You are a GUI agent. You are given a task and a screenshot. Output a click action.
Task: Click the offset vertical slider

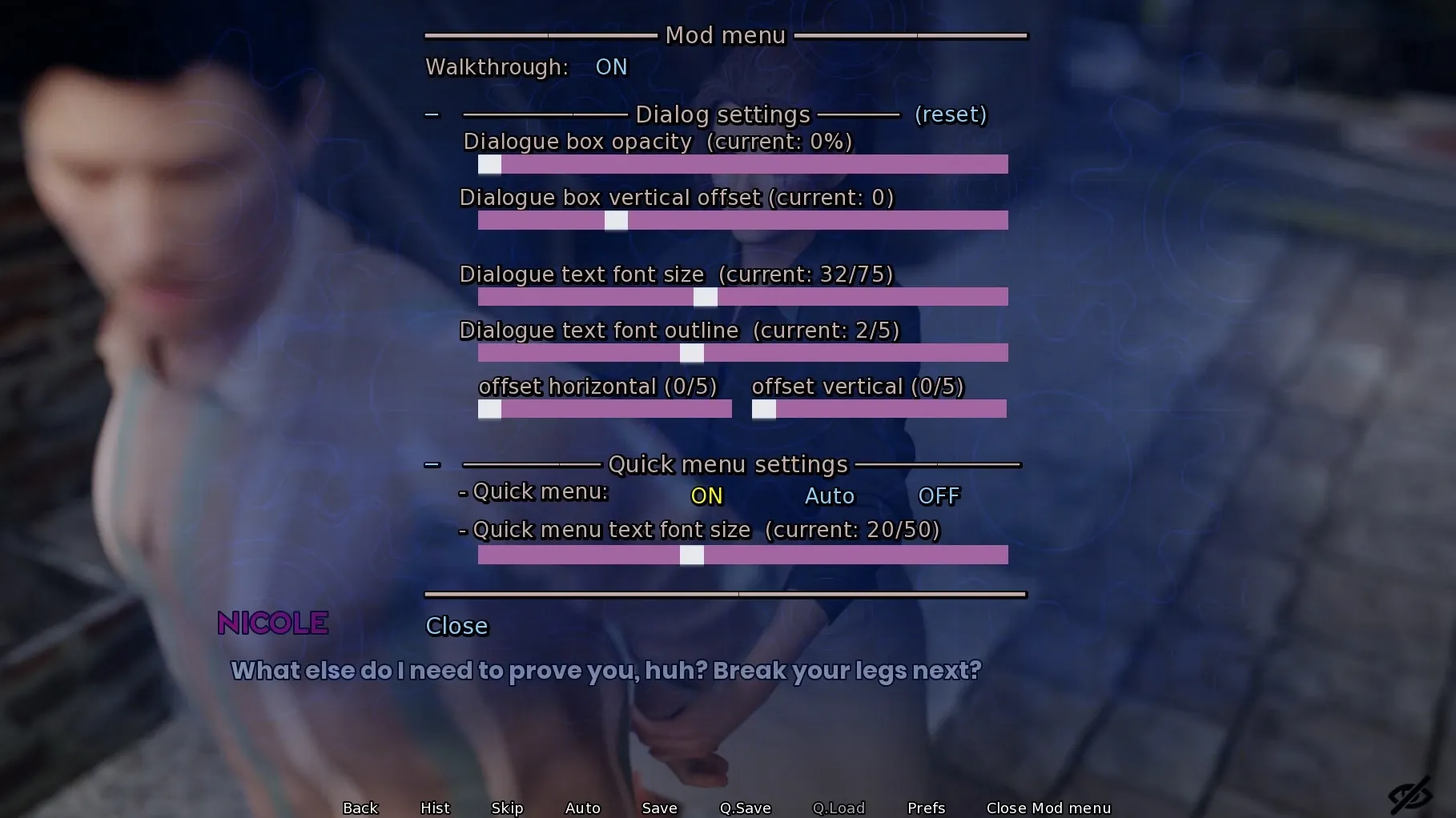pyautogui.click(x=879, y=410)
